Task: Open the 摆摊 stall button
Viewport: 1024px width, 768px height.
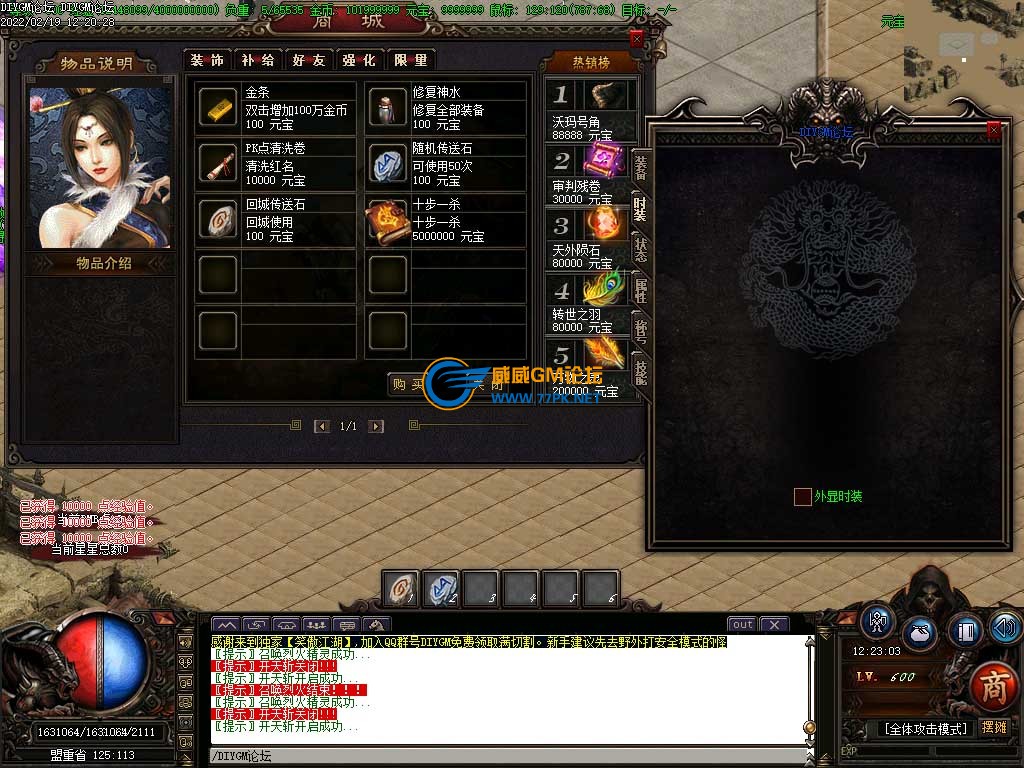Action: pos(994,728)
